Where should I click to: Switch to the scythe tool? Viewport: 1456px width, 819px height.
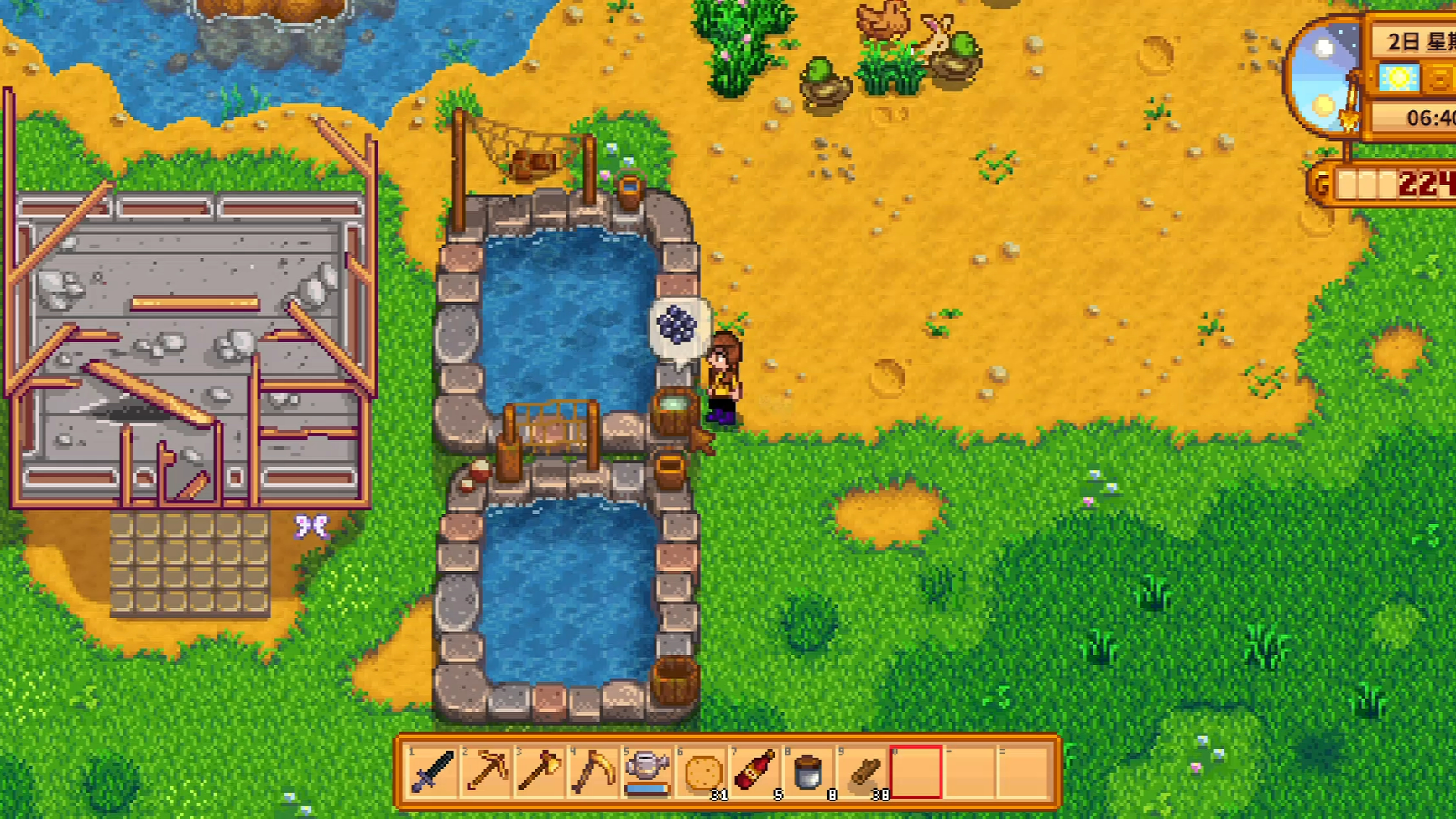[x=593, y=771]
